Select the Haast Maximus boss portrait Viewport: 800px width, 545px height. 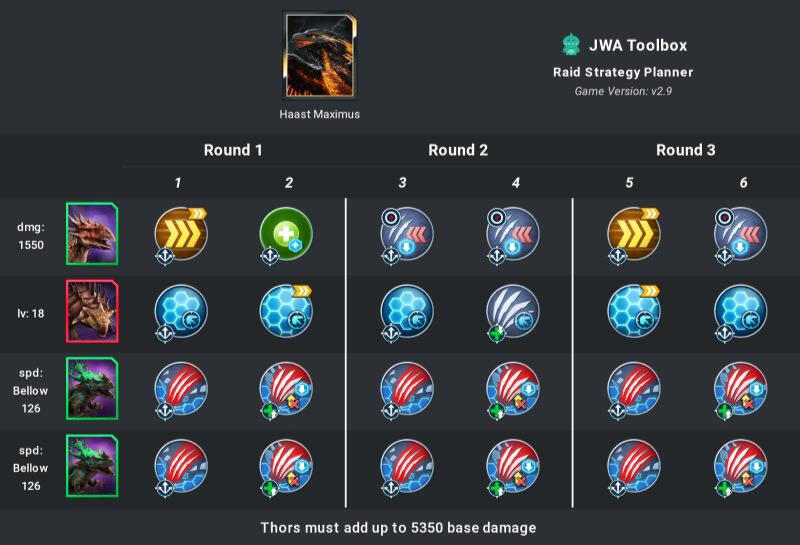tap(320, 55)
